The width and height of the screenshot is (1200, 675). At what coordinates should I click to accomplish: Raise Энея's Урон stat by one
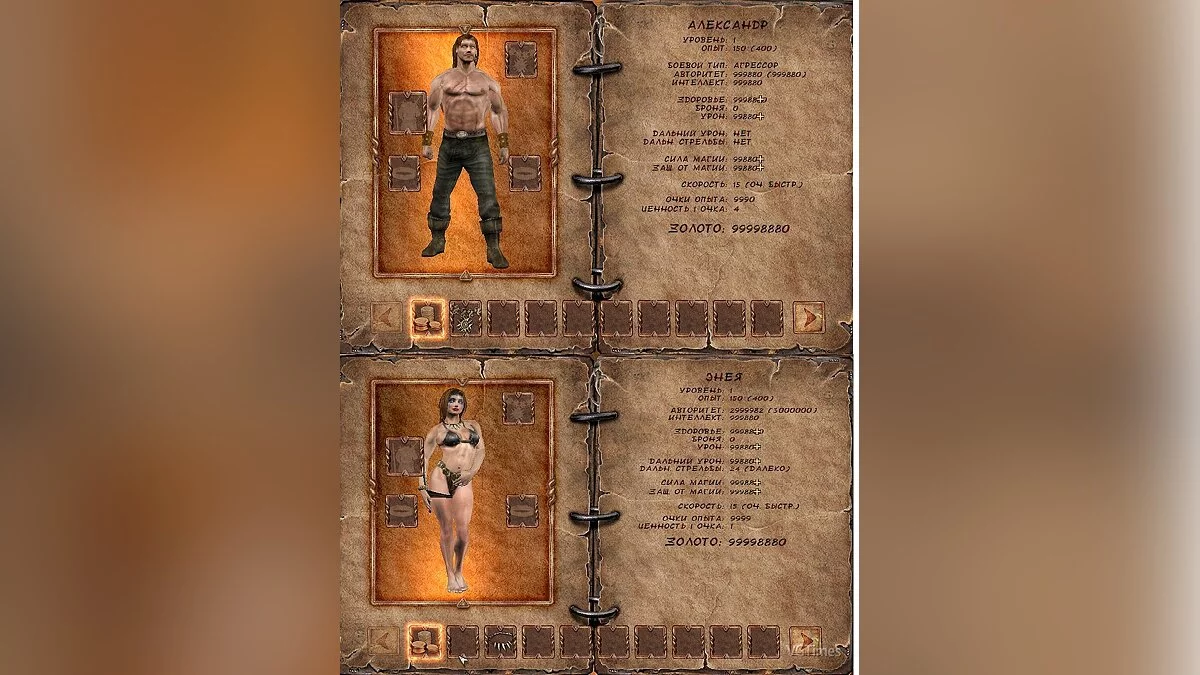click(756, 447)
